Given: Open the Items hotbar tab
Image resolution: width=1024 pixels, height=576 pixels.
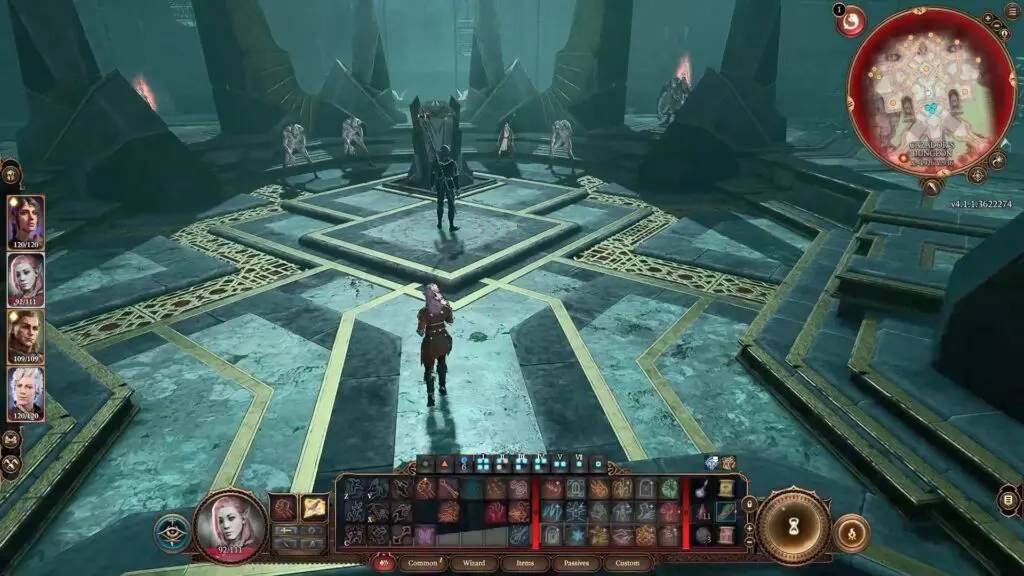Looking at the screenshot, I should point(525,563).
